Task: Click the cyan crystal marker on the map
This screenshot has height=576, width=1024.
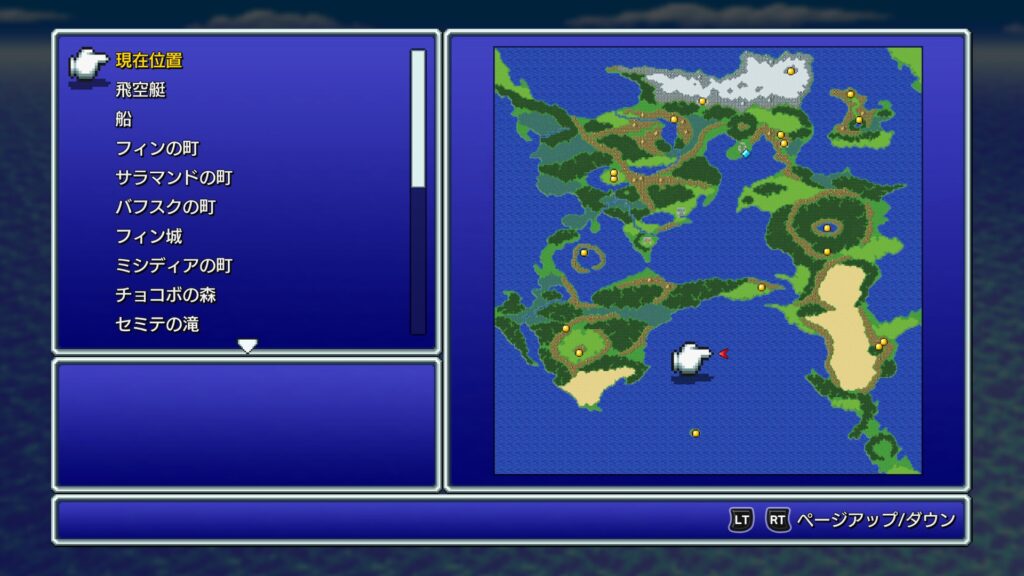Action: coord(745,153)
